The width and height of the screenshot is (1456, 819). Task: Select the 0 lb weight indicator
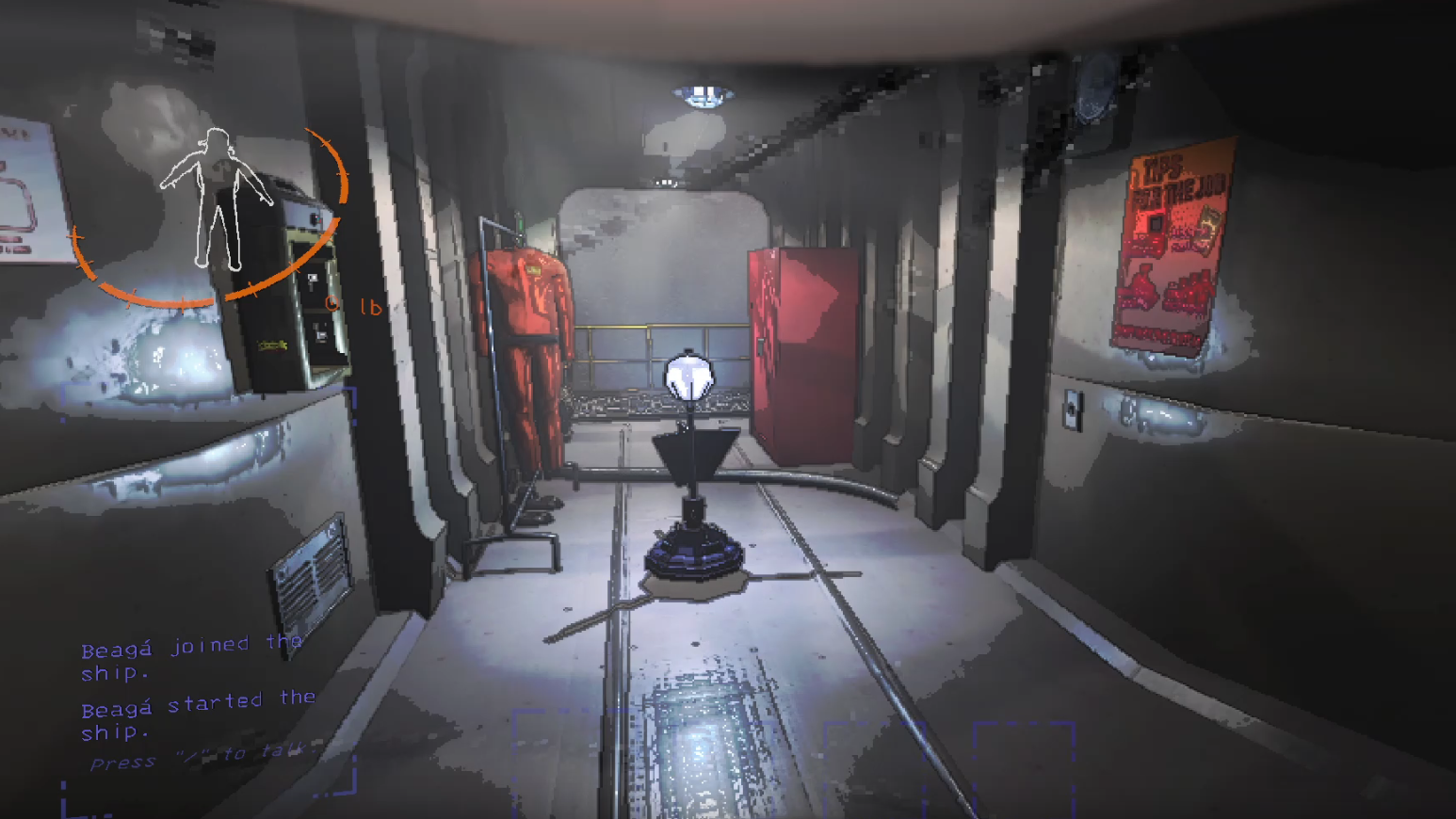[352, 306]
